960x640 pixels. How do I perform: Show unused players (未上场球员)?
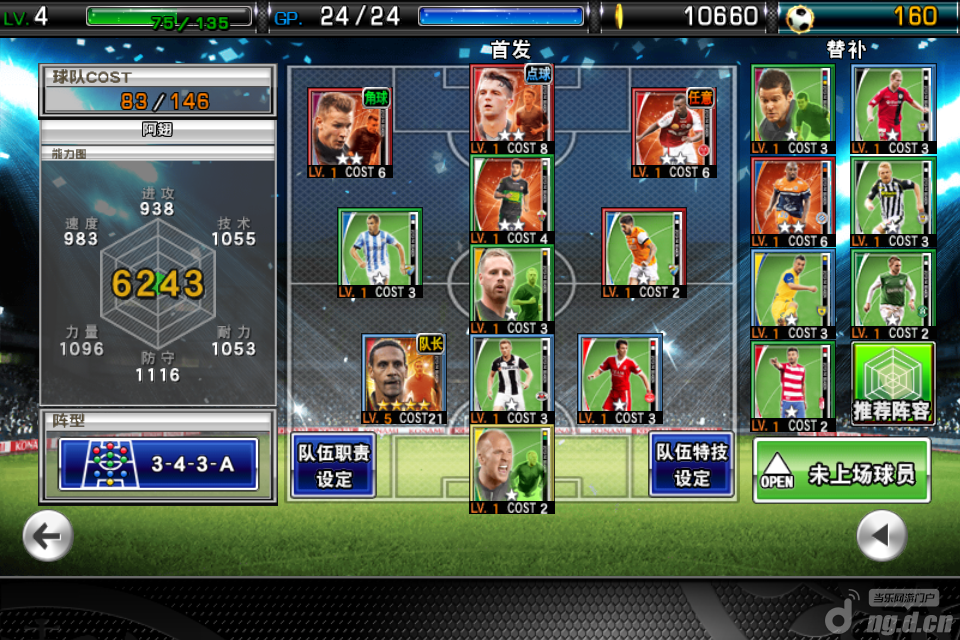coord(842,471)
